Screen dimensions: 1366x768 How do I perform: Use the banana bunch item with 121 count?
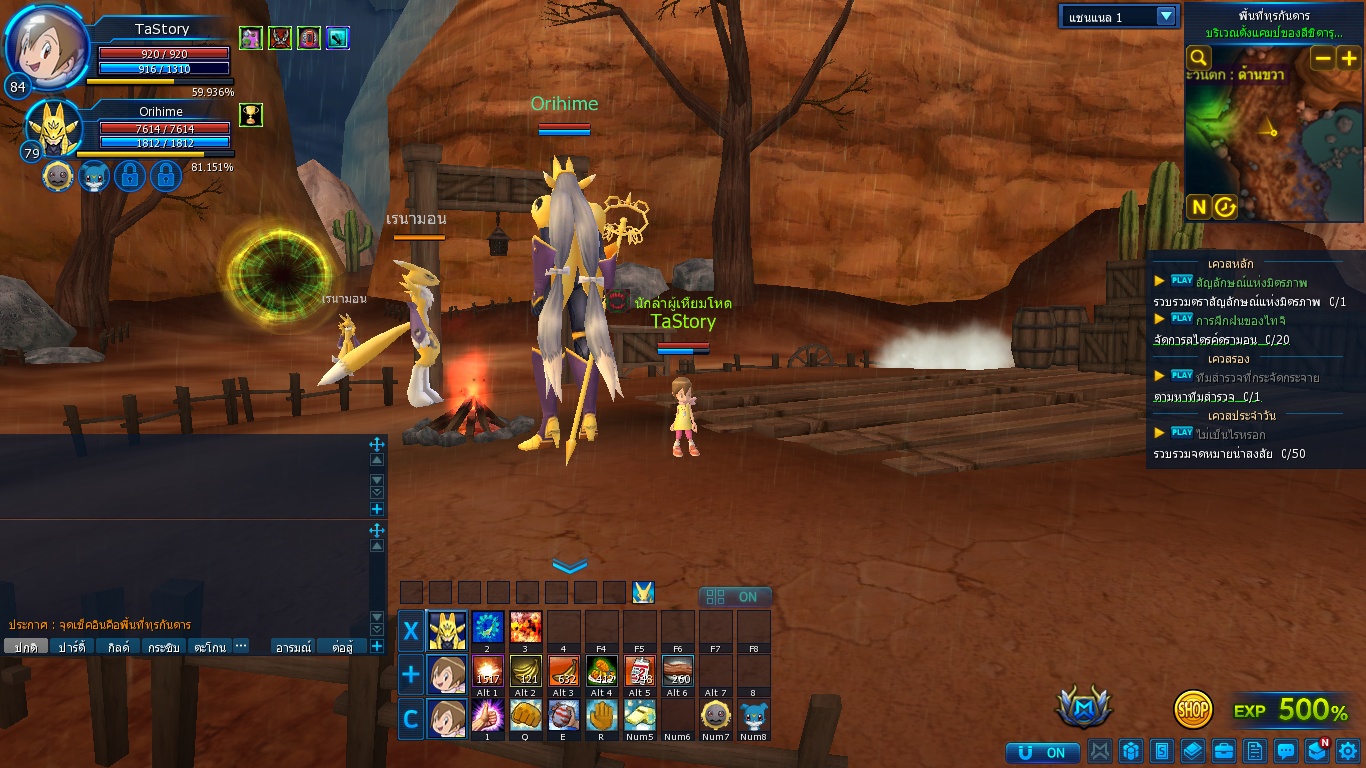tap(526, 671)
